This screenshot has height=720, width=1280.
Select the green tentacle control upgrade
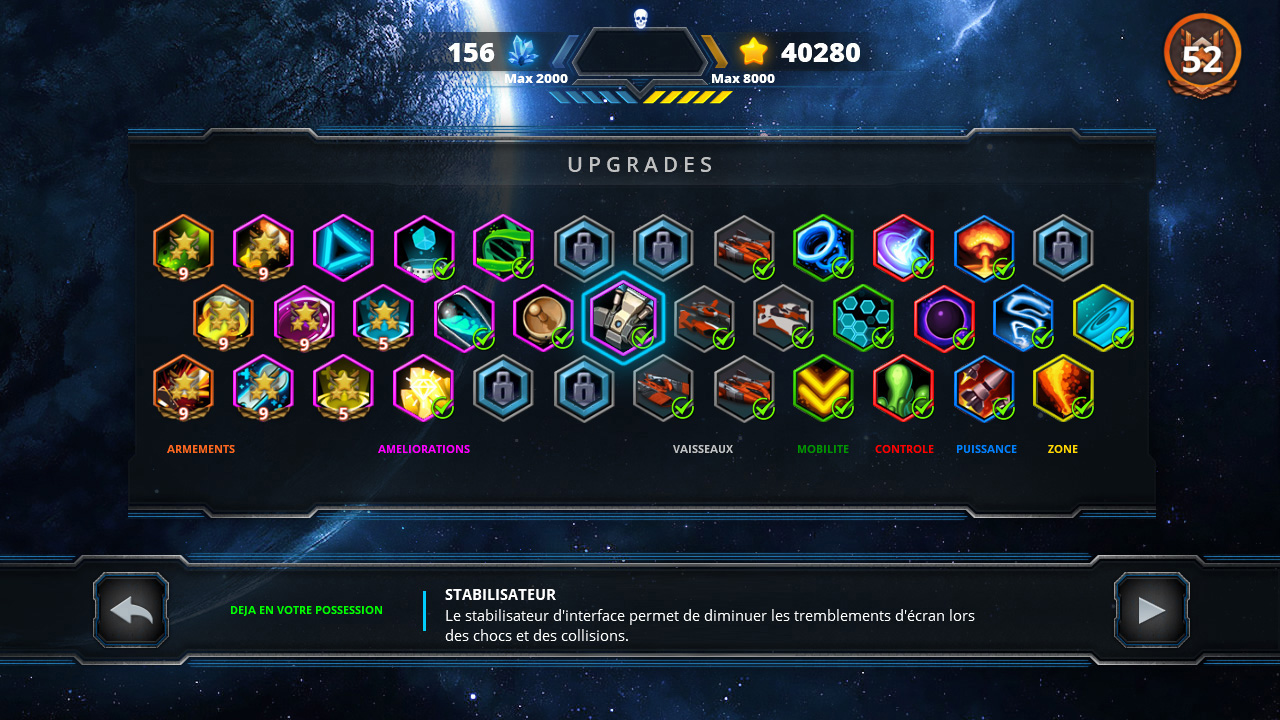point(903,388)
